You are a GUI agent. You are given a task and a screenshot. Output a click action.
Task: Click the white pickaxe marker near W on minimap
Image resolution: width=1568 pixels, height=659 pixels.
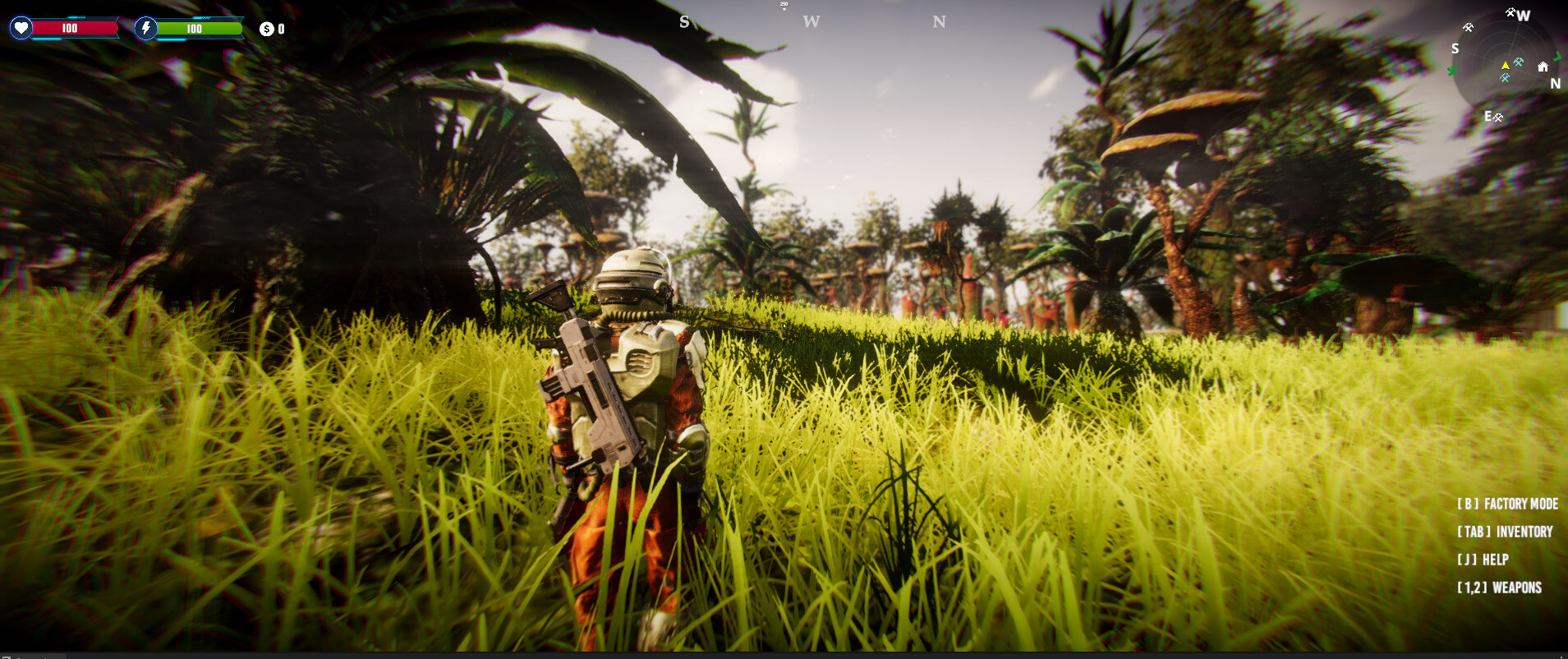[1511, 13]
